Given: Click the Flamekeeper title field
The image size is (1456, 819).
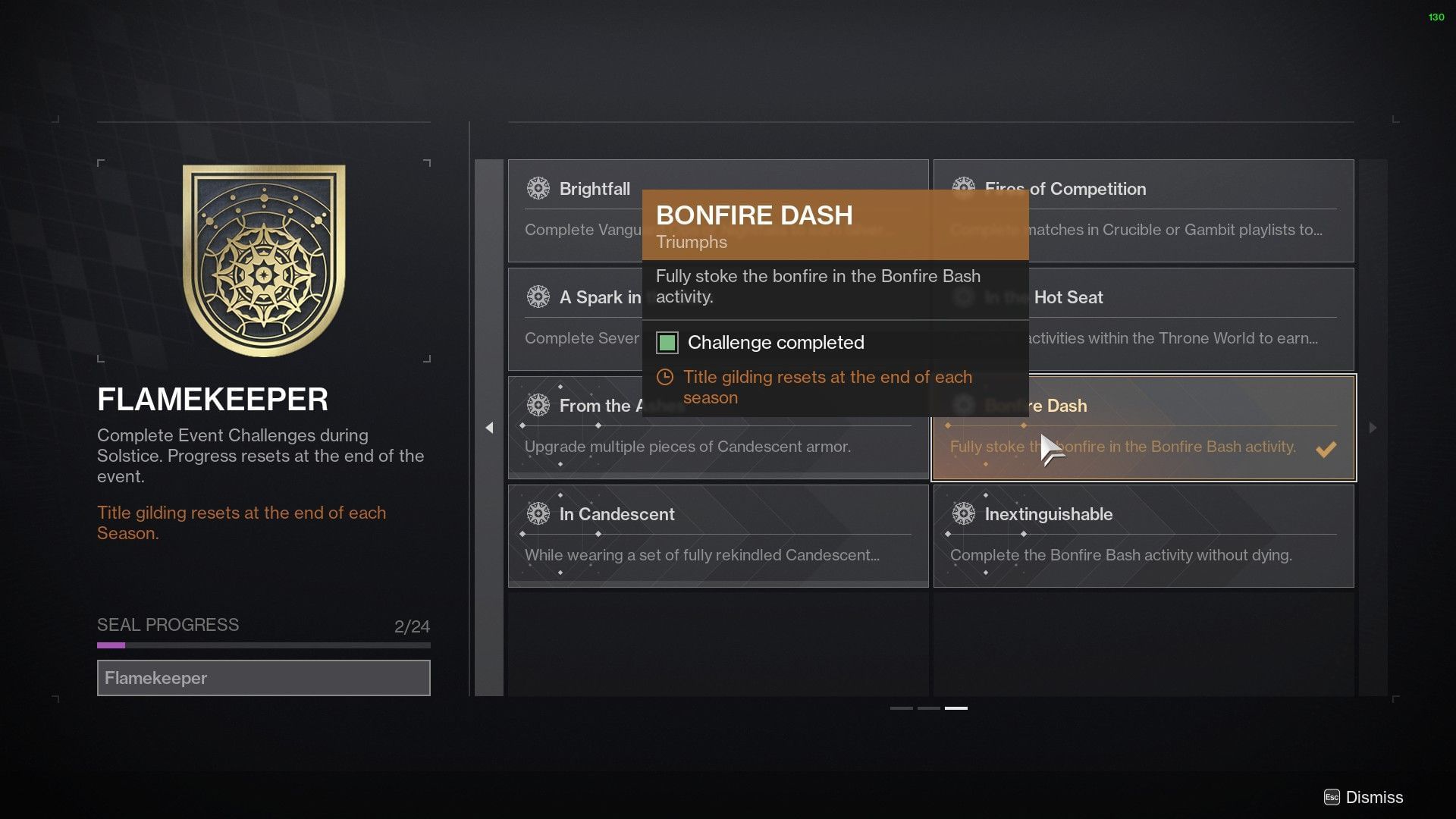Looking at the screenshot, I should [x=263, y=677].
